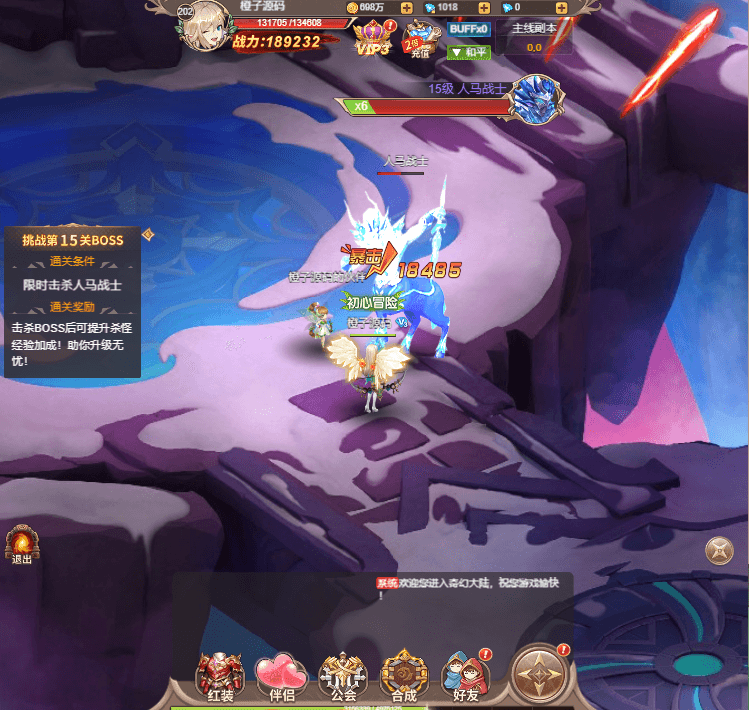Collapse the 挑战第15关BOSS challenge panel
Viewport: 749px width, 710px height.
click(147, 235)
